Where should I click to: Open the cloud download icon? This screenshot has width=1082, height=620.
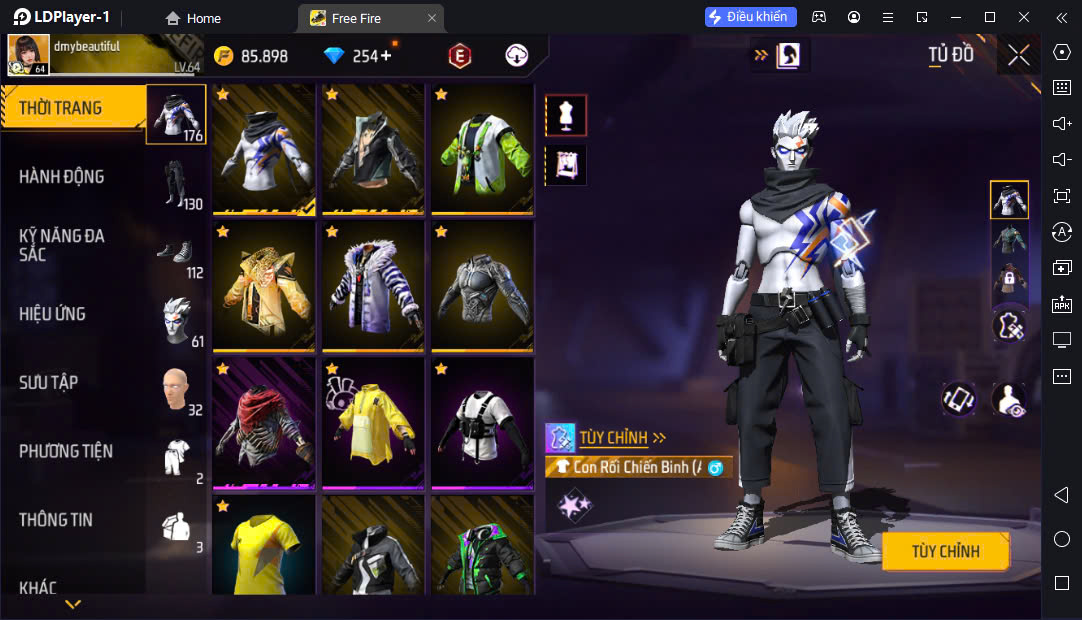tap(516, 56)
